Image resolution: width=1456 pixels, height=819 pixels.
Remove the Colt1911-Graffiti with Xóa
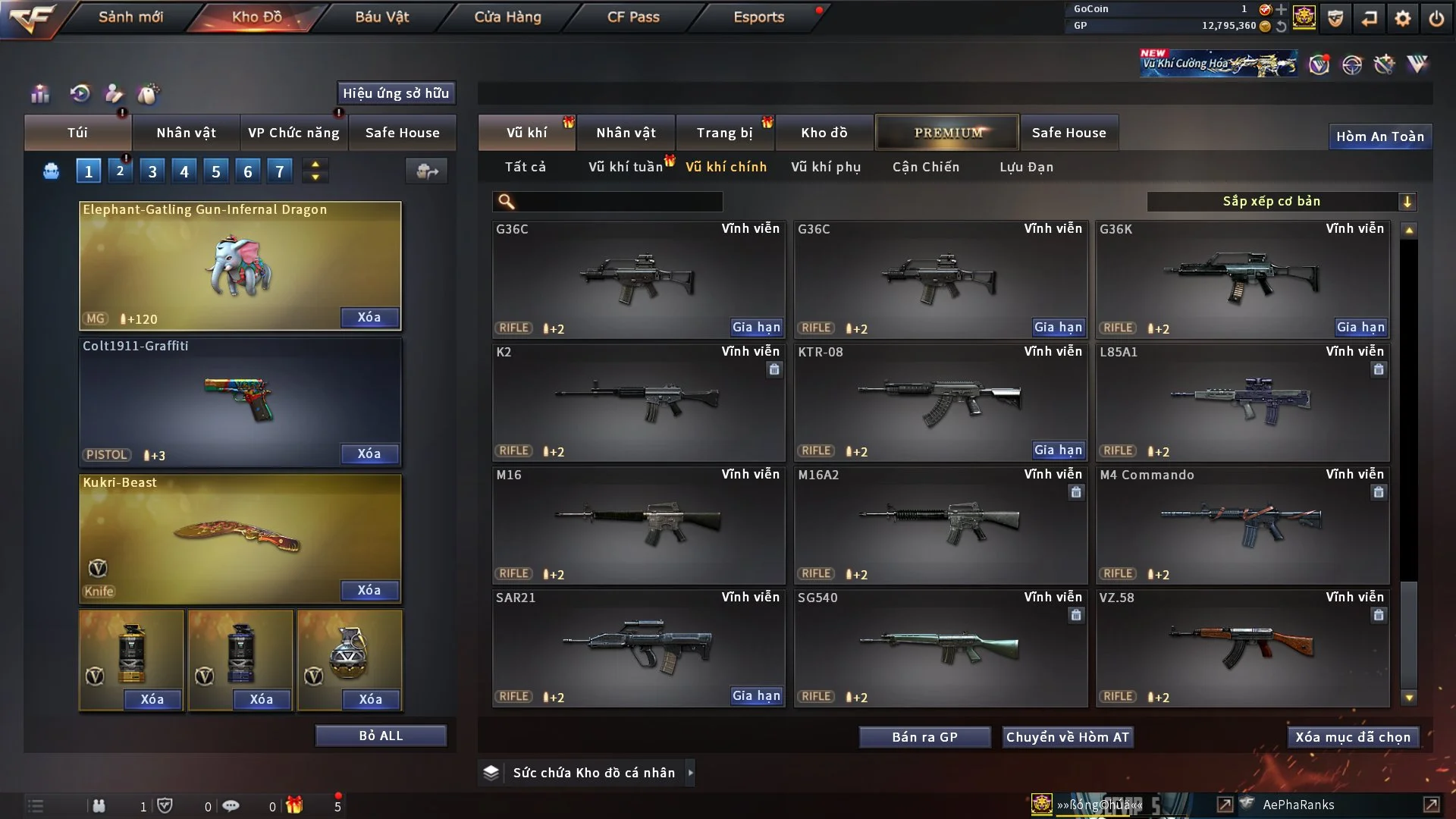coord(369,453)
